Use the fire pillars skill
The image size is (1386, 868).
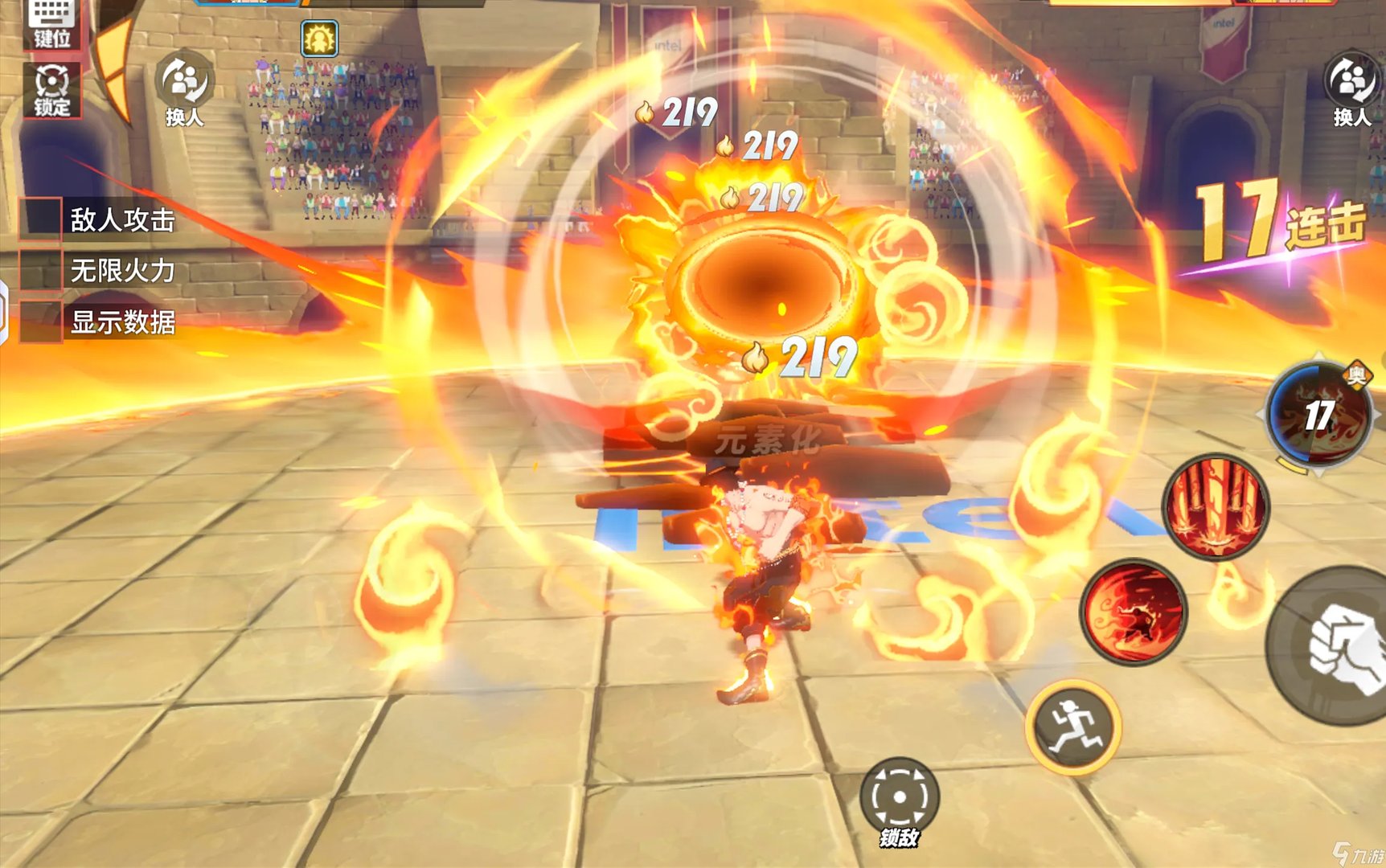click(1216, 506)
